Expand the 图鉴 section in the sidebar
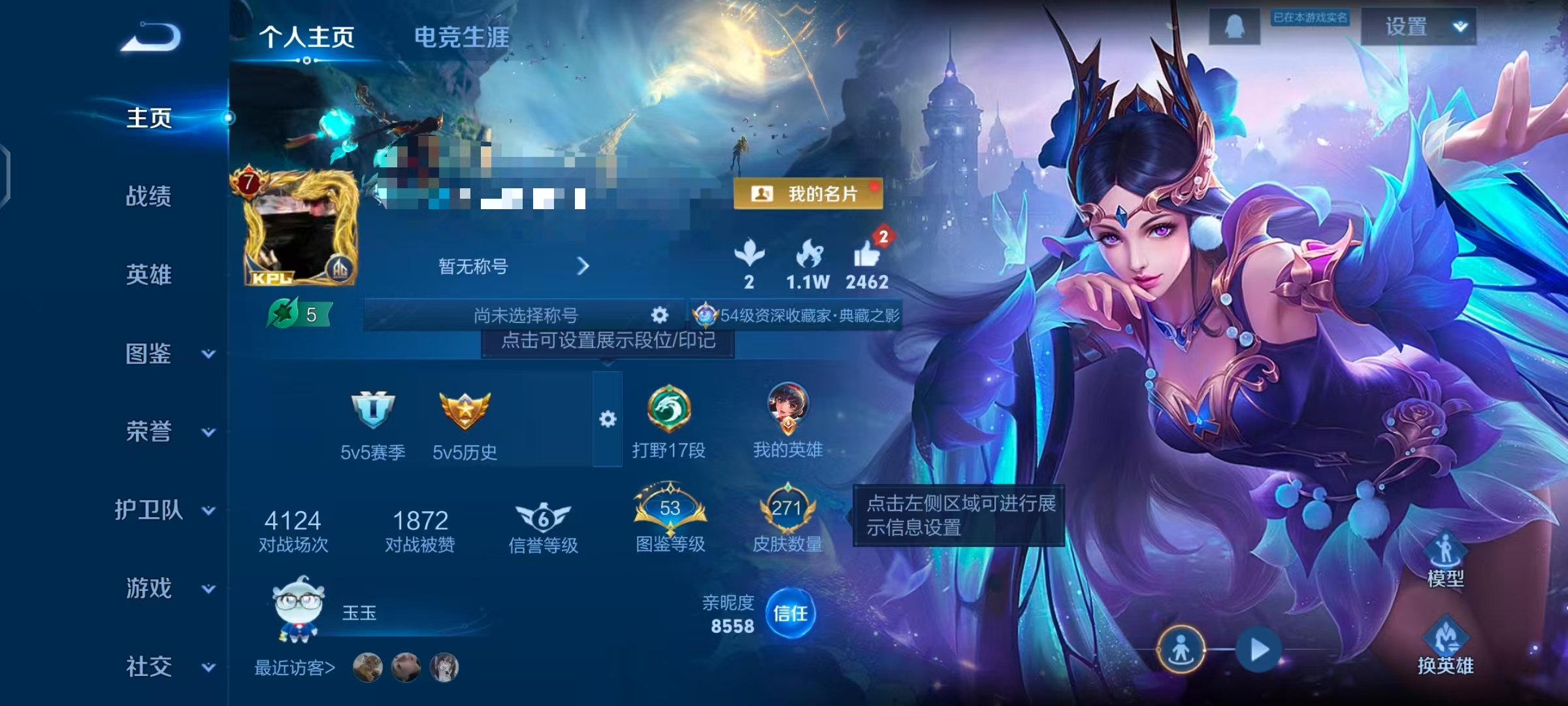The width and height of the screenshot is (1568, 706). (x=149, y=353)
